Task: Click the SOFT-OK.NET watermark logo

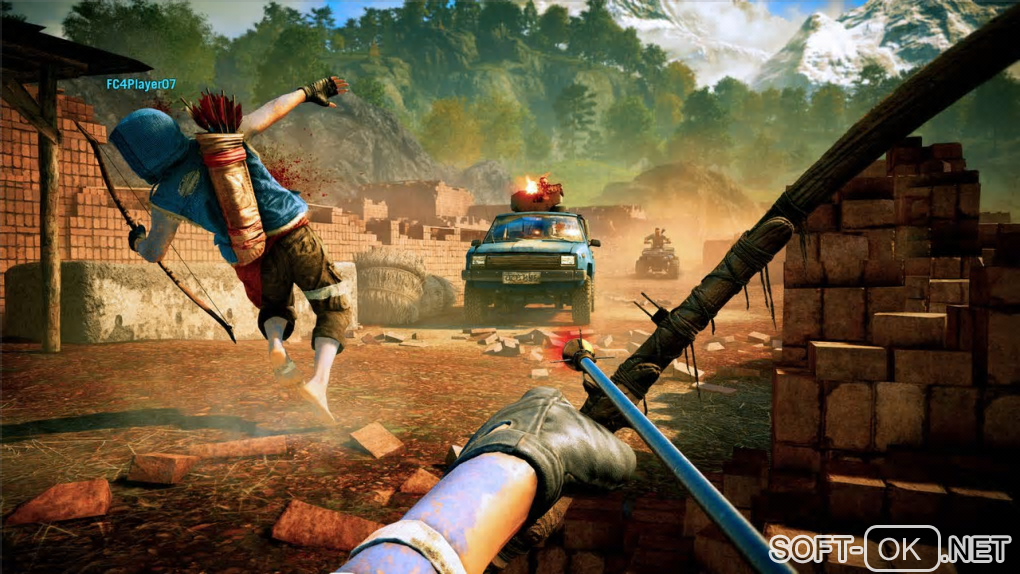Action: 889,548
